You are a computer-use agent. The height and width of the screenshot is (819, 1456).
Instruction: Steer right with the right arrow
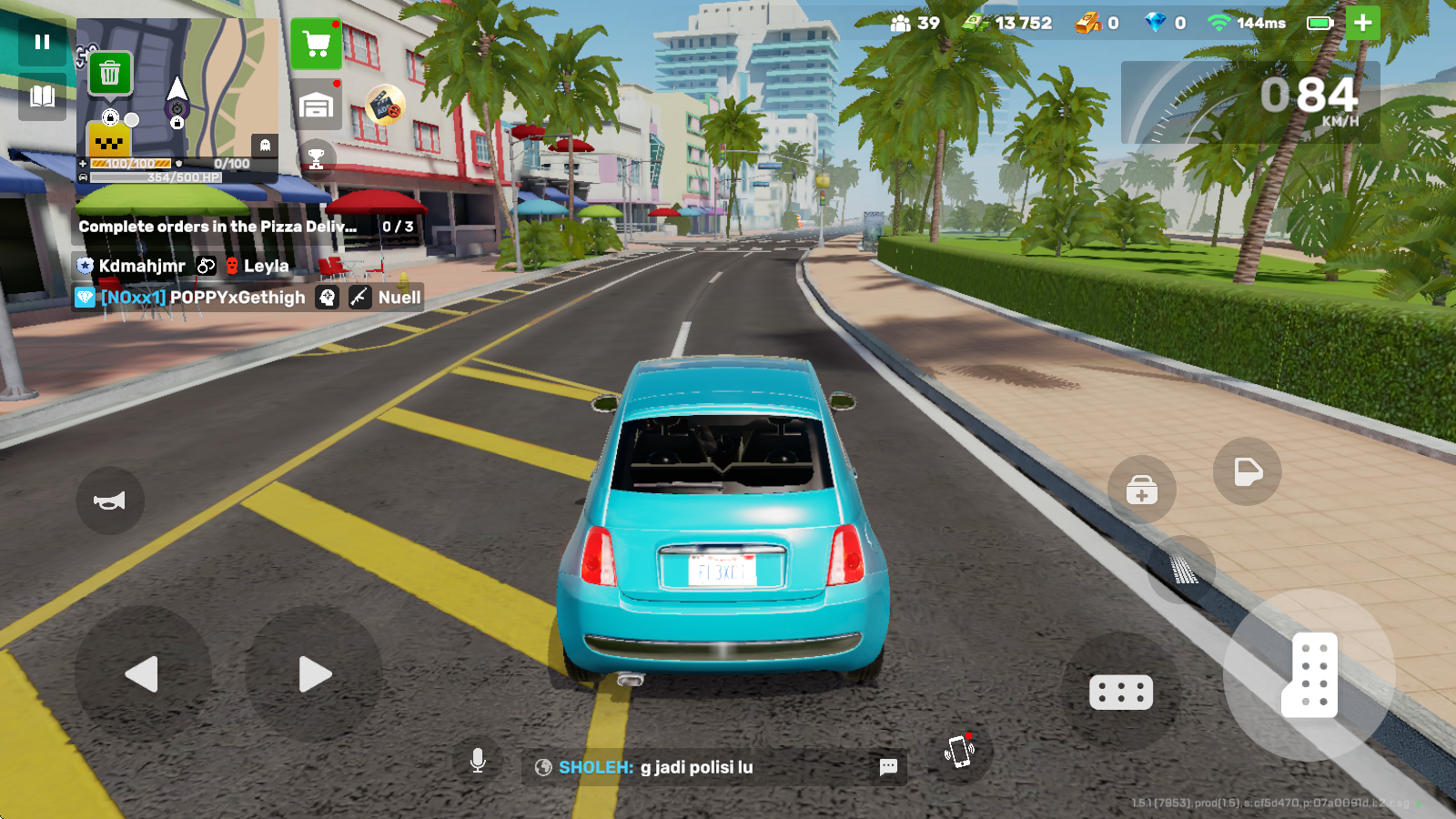coord(314,674)
